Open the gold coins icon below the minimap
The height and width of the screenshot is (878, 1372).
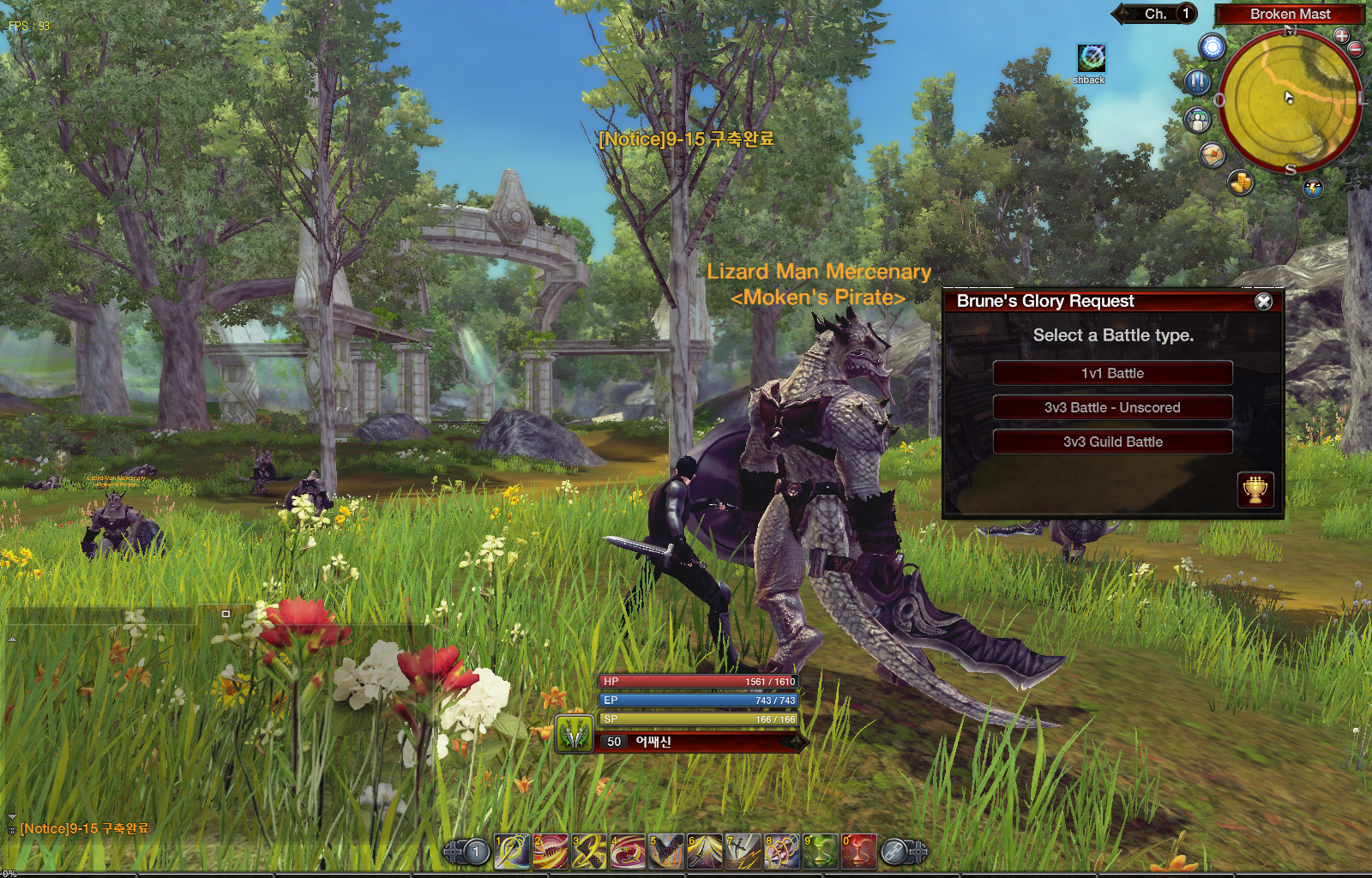coord(1240,183)
